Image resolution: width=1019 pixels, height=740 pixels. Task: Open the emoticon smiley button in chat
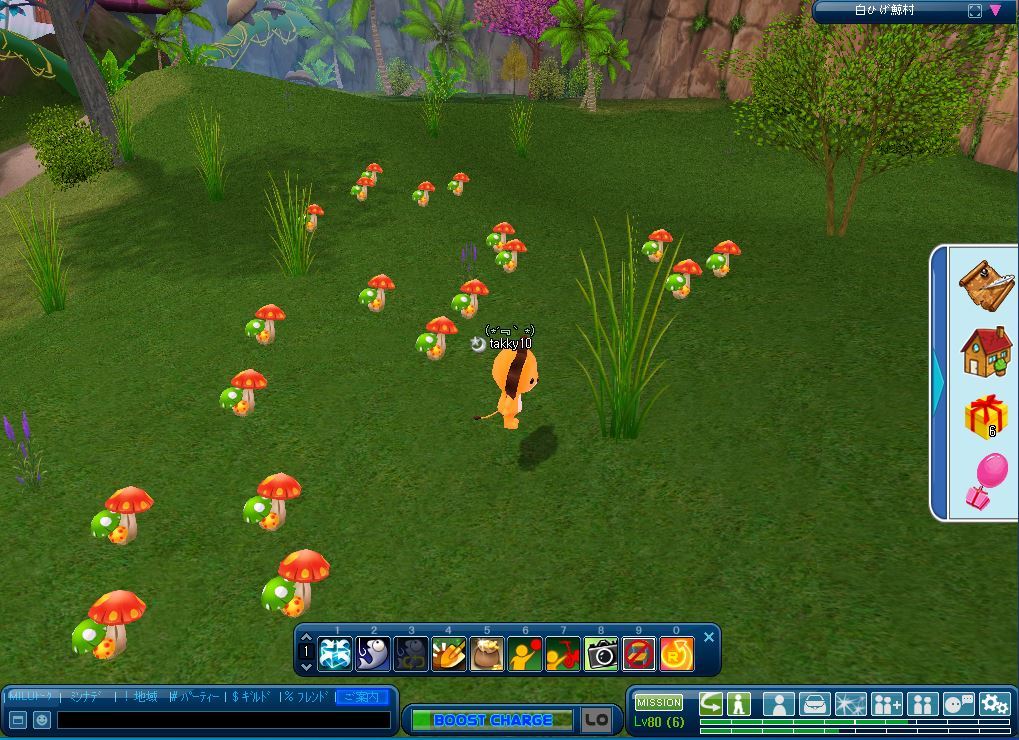[x=42, y=720]
